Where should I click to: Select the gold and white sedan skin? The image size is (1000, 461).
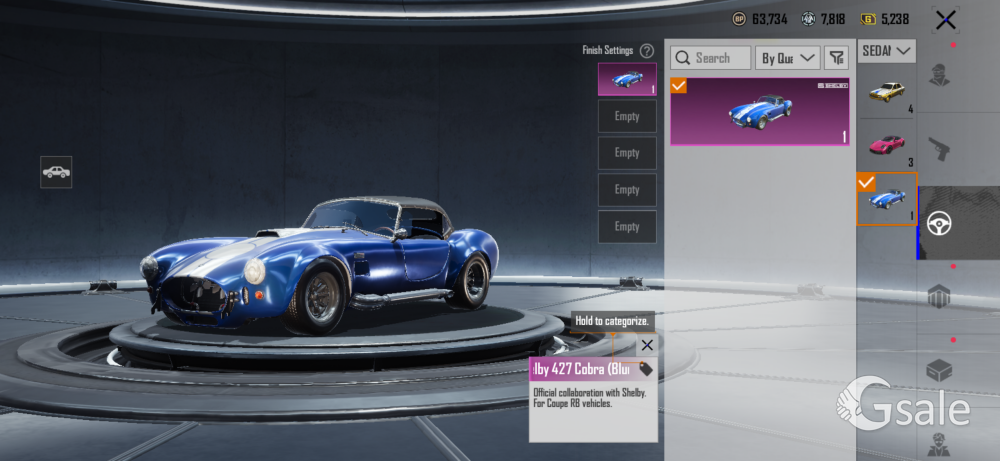click(886, 93)
